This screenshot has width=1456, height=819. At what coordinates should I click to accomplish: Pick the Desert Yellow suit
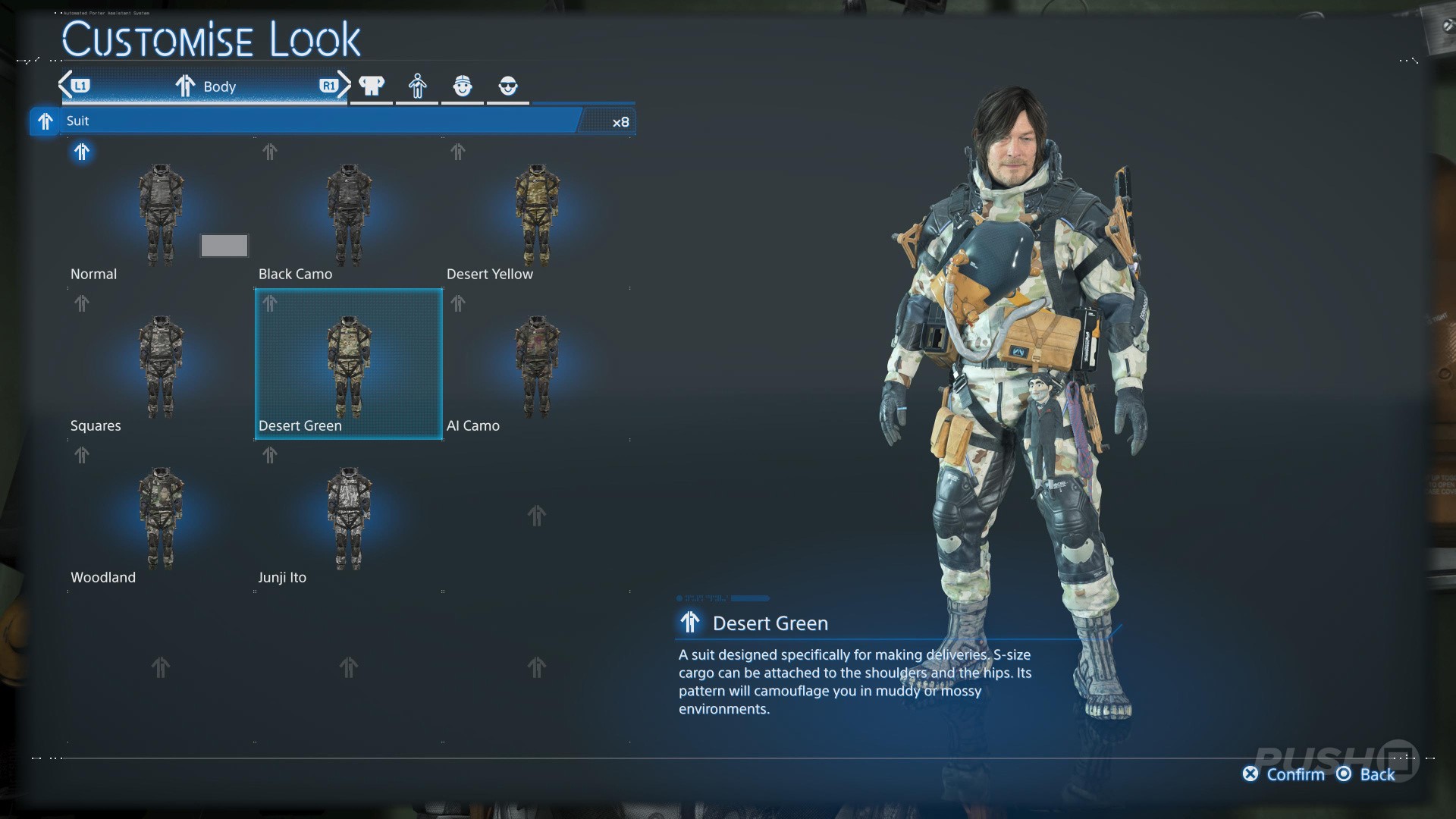pos(536,214)
